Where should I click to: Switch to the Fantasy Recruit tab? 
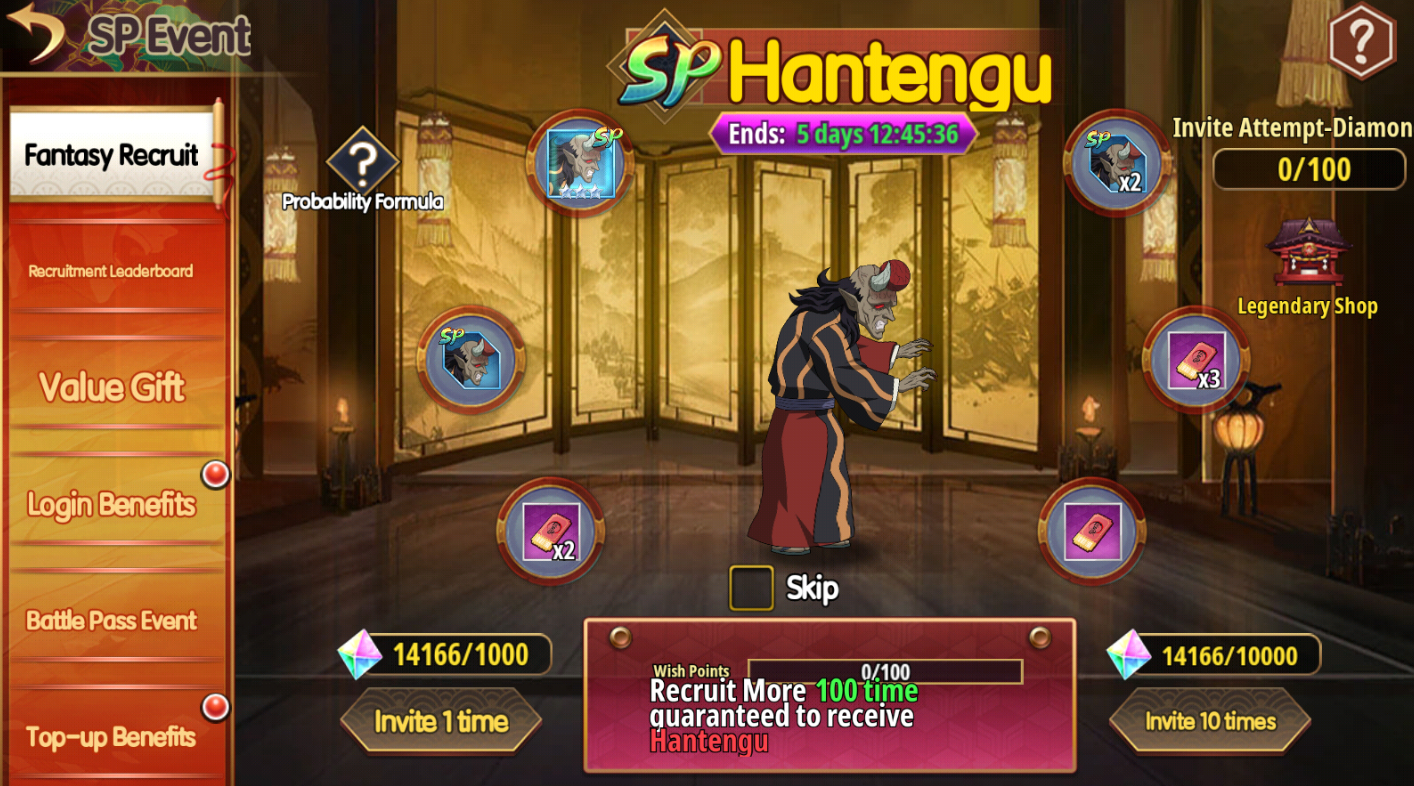tap(111, 155)
